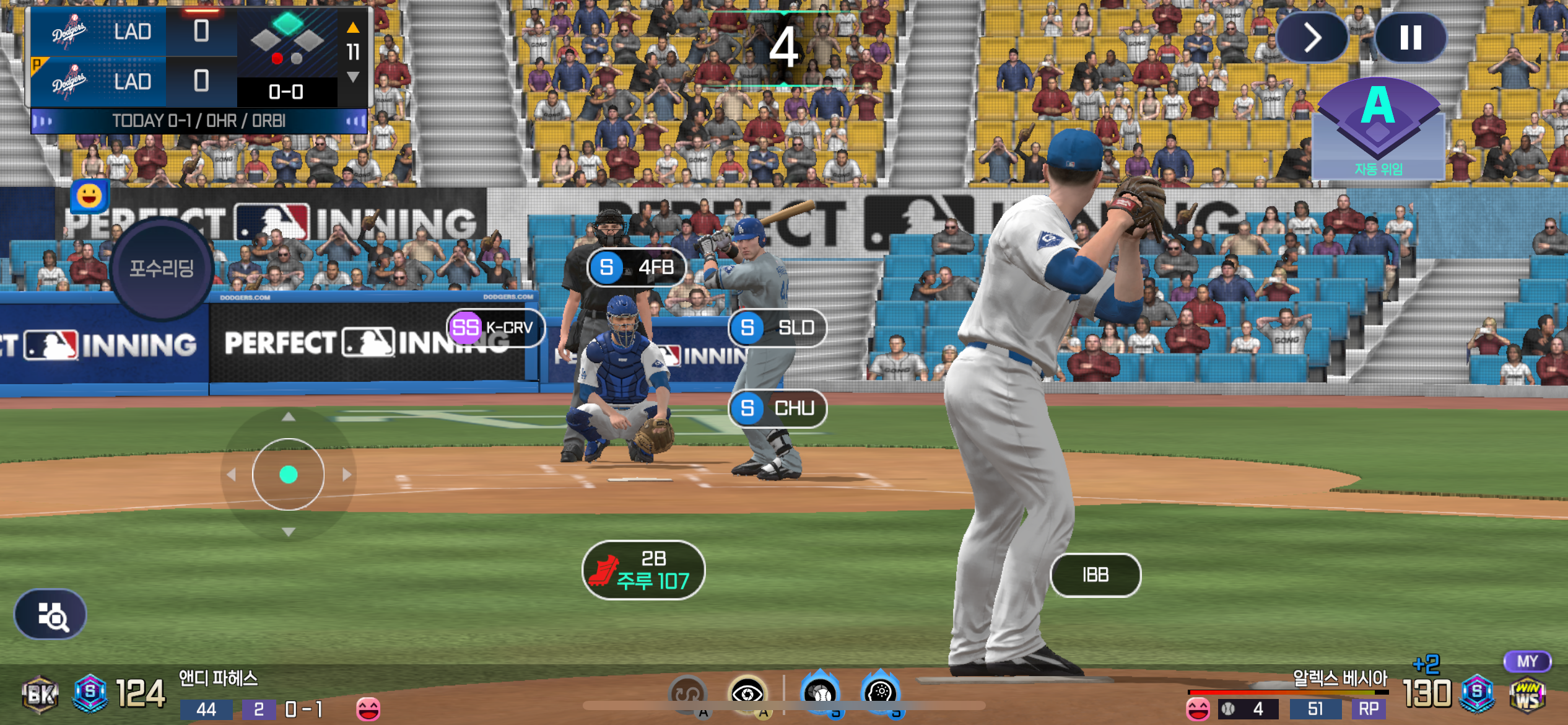
Task: Skip ahead with the arrow button
Action: click(1312, 38)
